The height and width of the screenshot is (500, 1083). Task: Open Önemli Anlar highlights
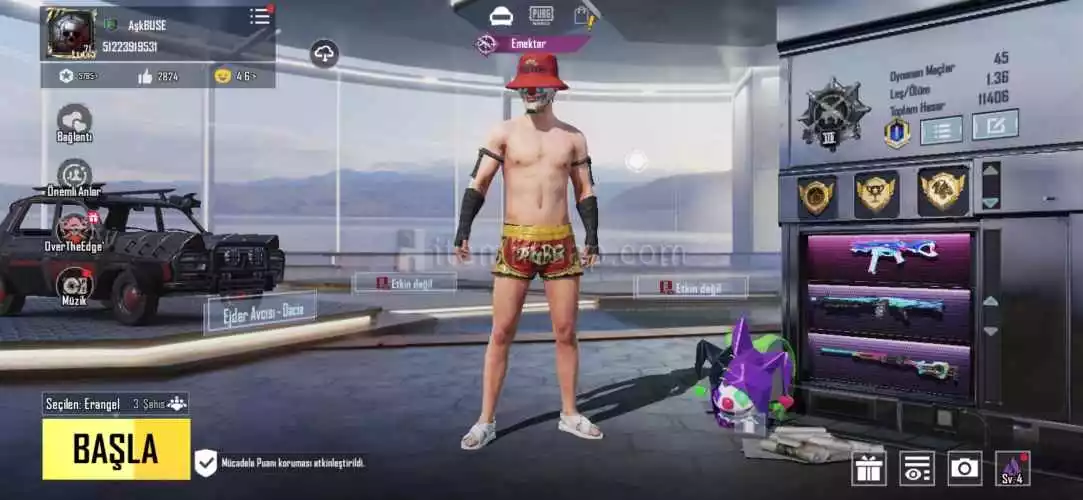(74, 177)
